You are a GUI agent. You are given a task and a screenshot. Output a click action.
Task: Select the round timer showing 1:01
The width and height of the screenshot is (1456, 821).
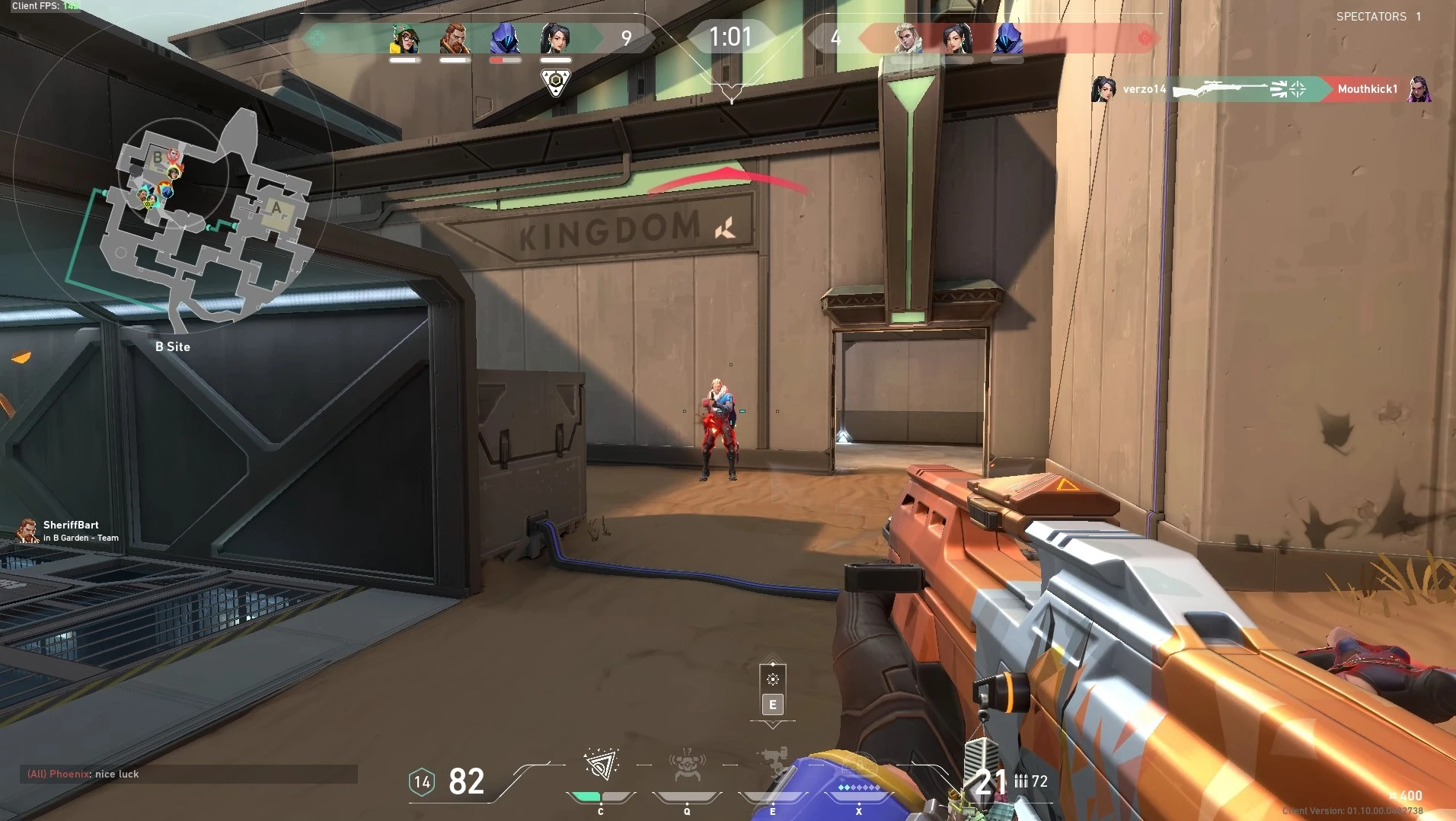[731, 36]
